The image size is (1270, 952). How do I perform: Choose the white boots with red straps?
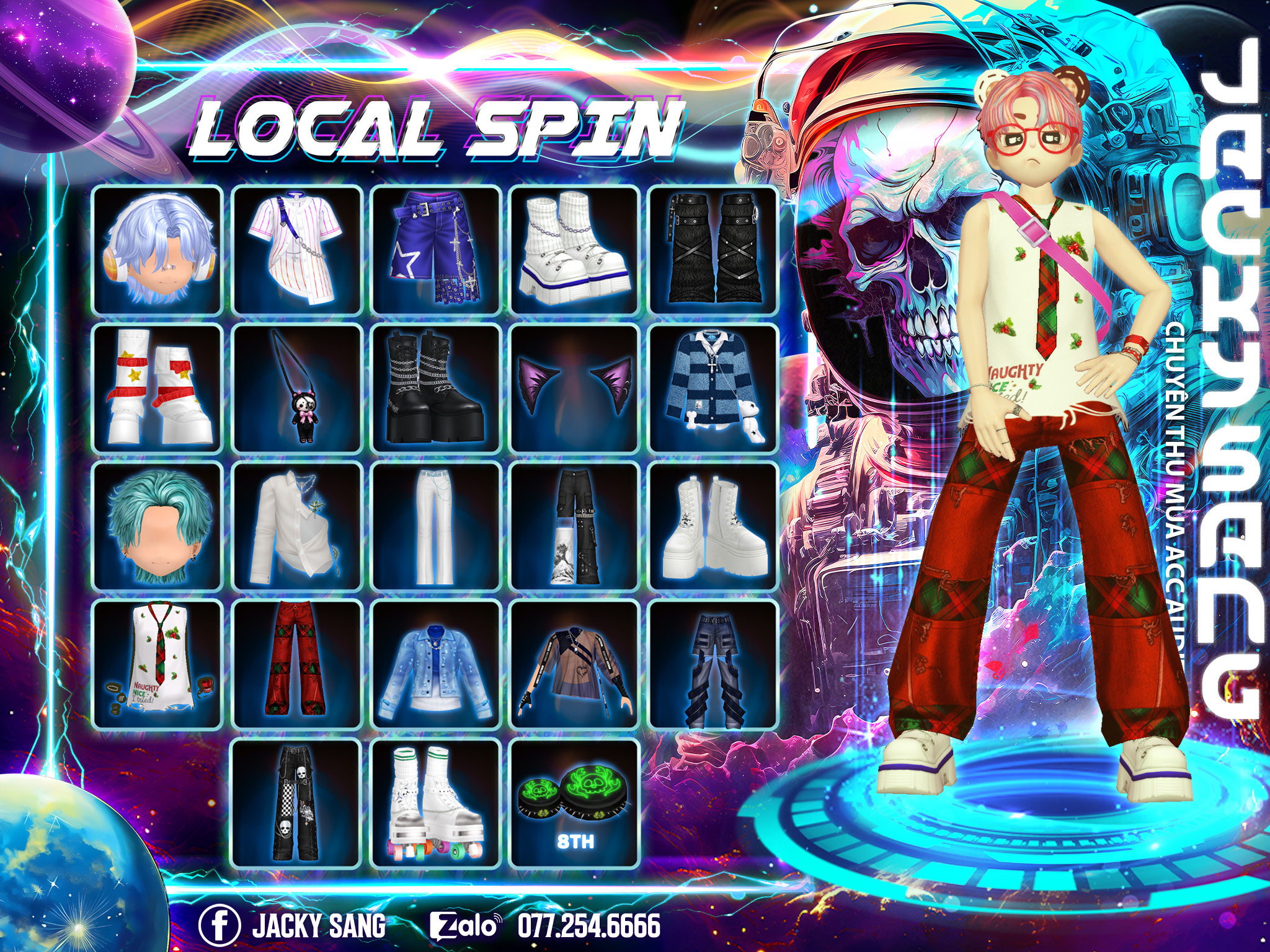tap(158, 389)
